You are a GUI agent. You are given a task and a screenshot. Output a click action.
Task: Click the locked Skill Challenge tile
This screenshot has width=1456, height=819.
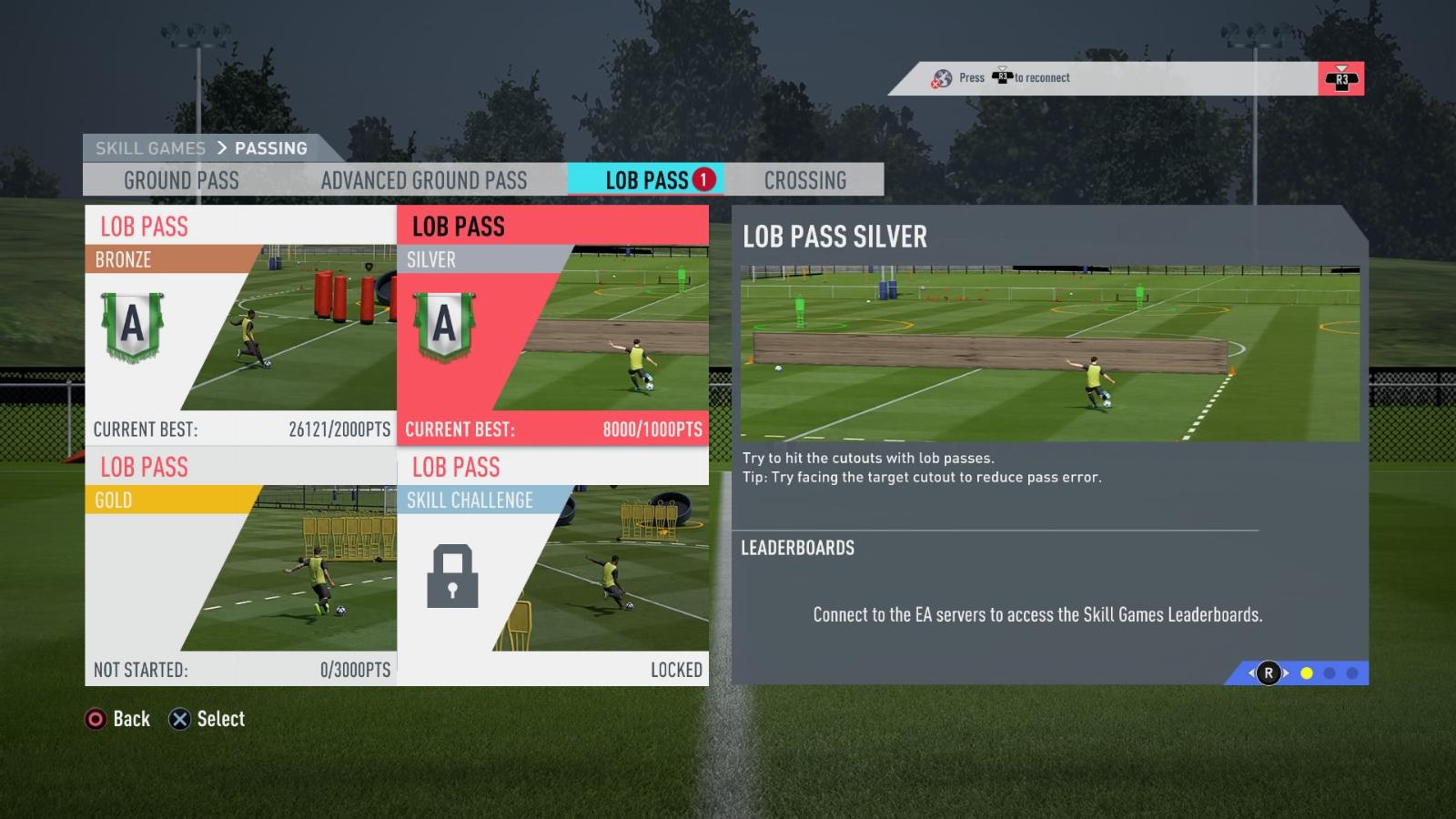click(x=552, y=565)
